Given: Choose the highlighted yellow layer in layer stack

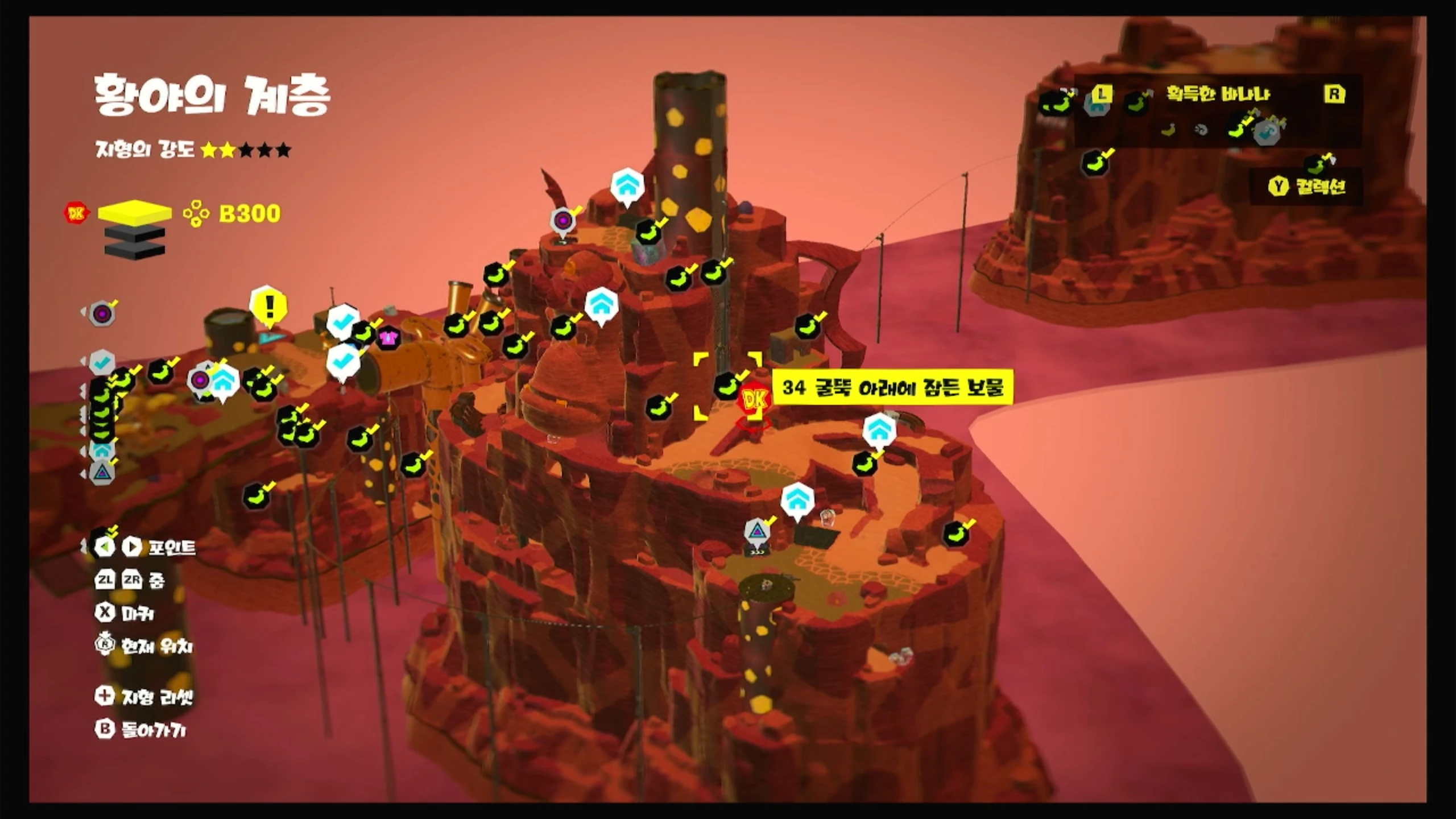Looking at the screenshot, I should (135, 213).
